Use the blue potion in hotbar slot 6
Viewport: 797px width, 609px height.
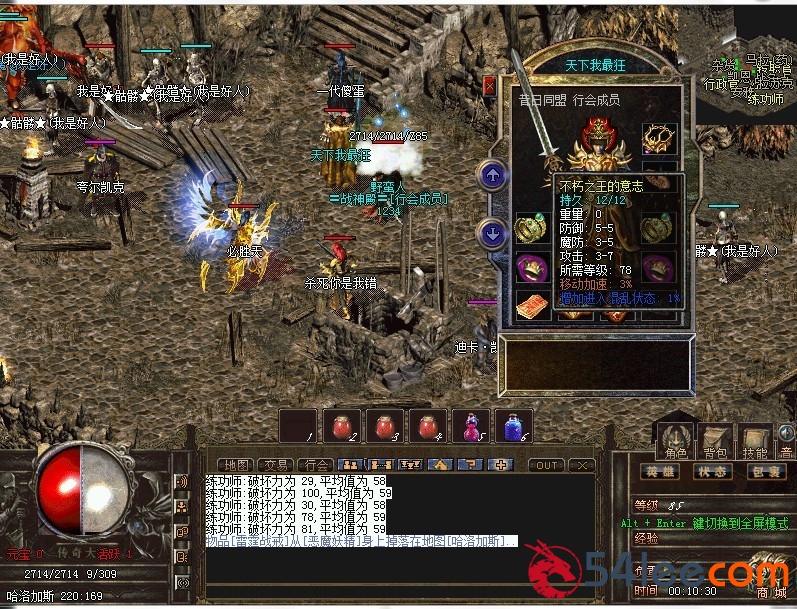(x=513, y=426)
